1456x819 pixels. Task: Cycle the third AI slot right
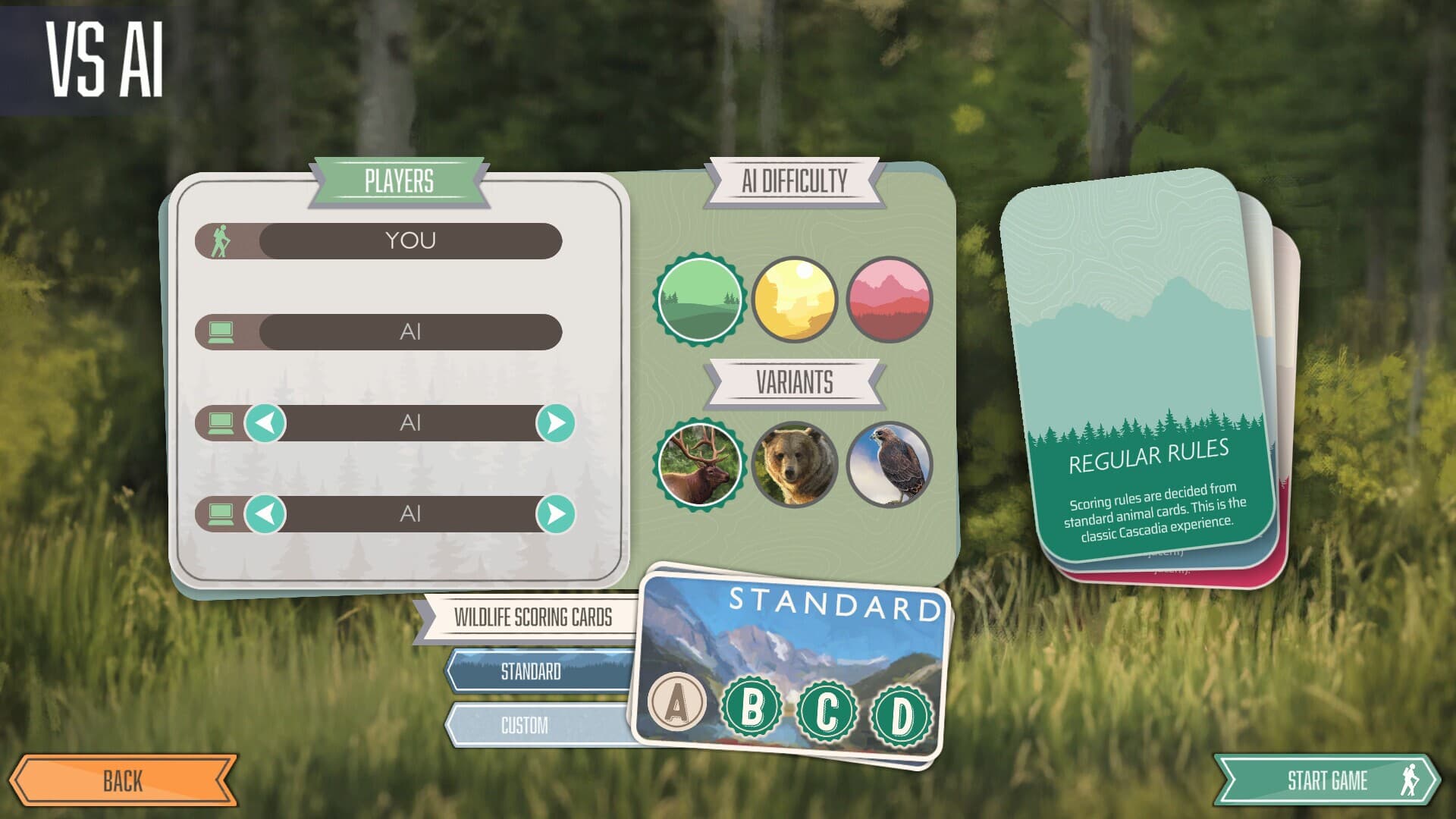coord(554,423)
